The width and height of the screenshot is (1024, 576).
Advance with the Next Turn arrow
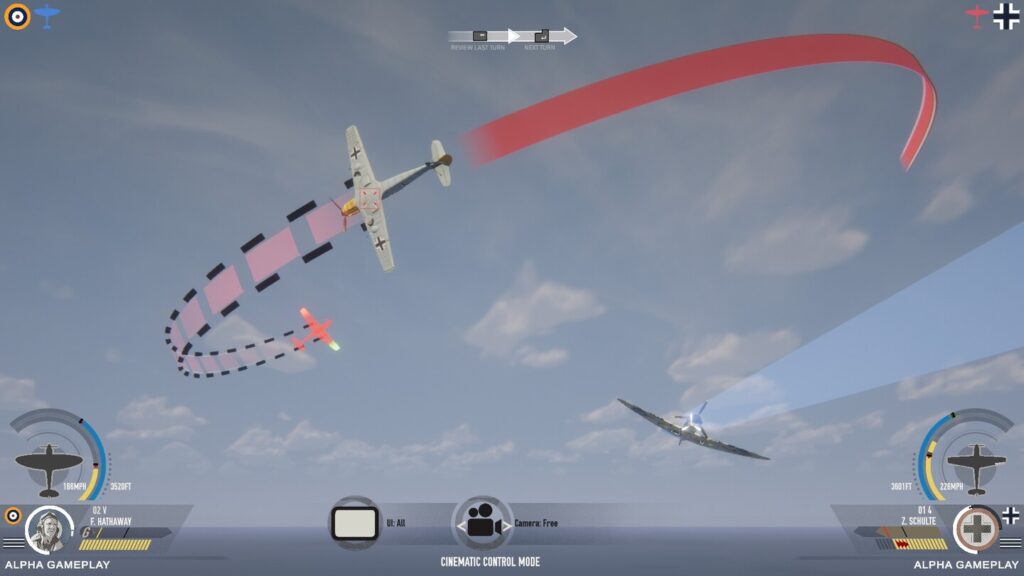pos(543,36)
